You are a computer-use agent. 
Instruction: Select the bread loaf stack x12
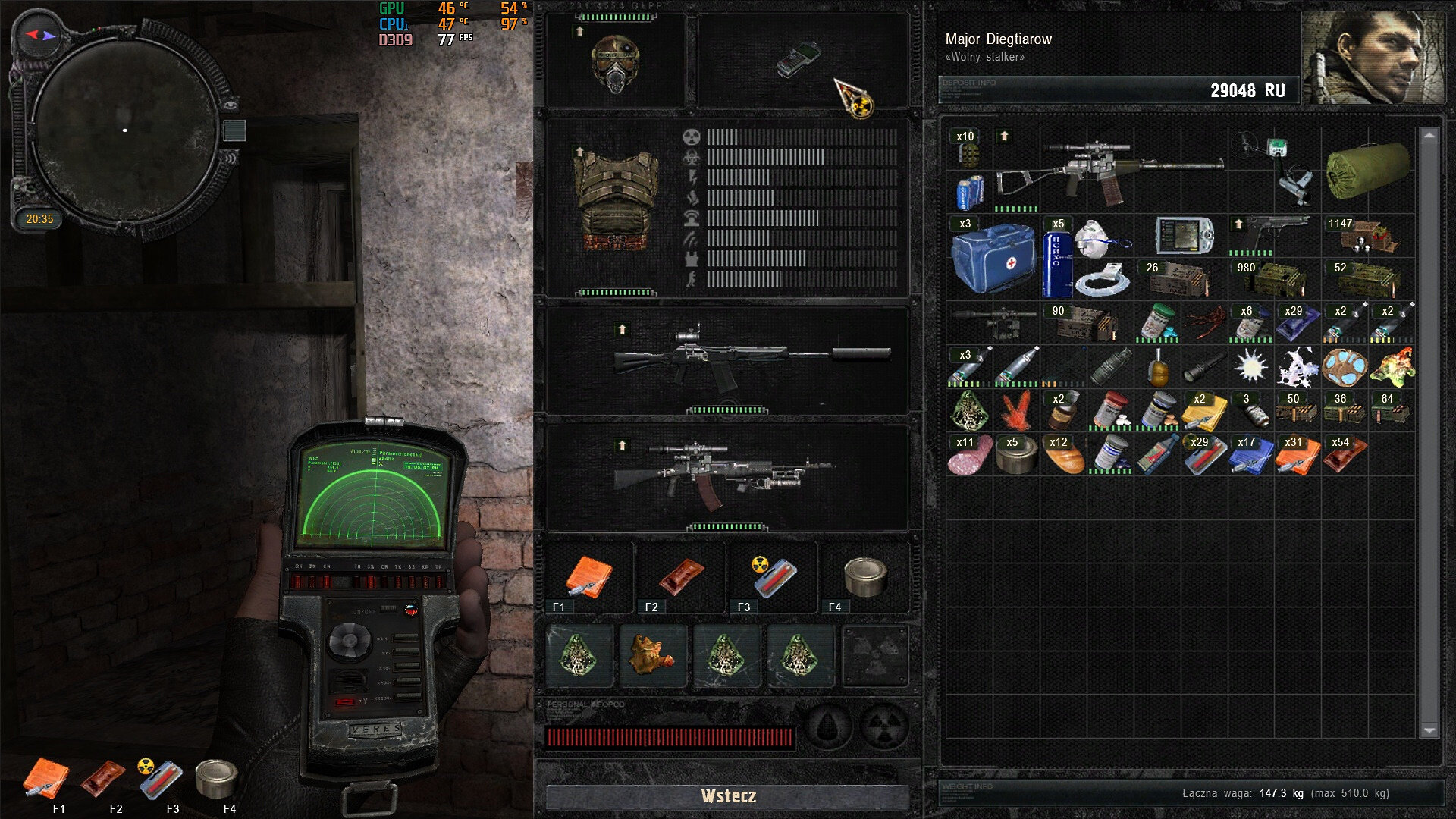(x=1062, y=455)
